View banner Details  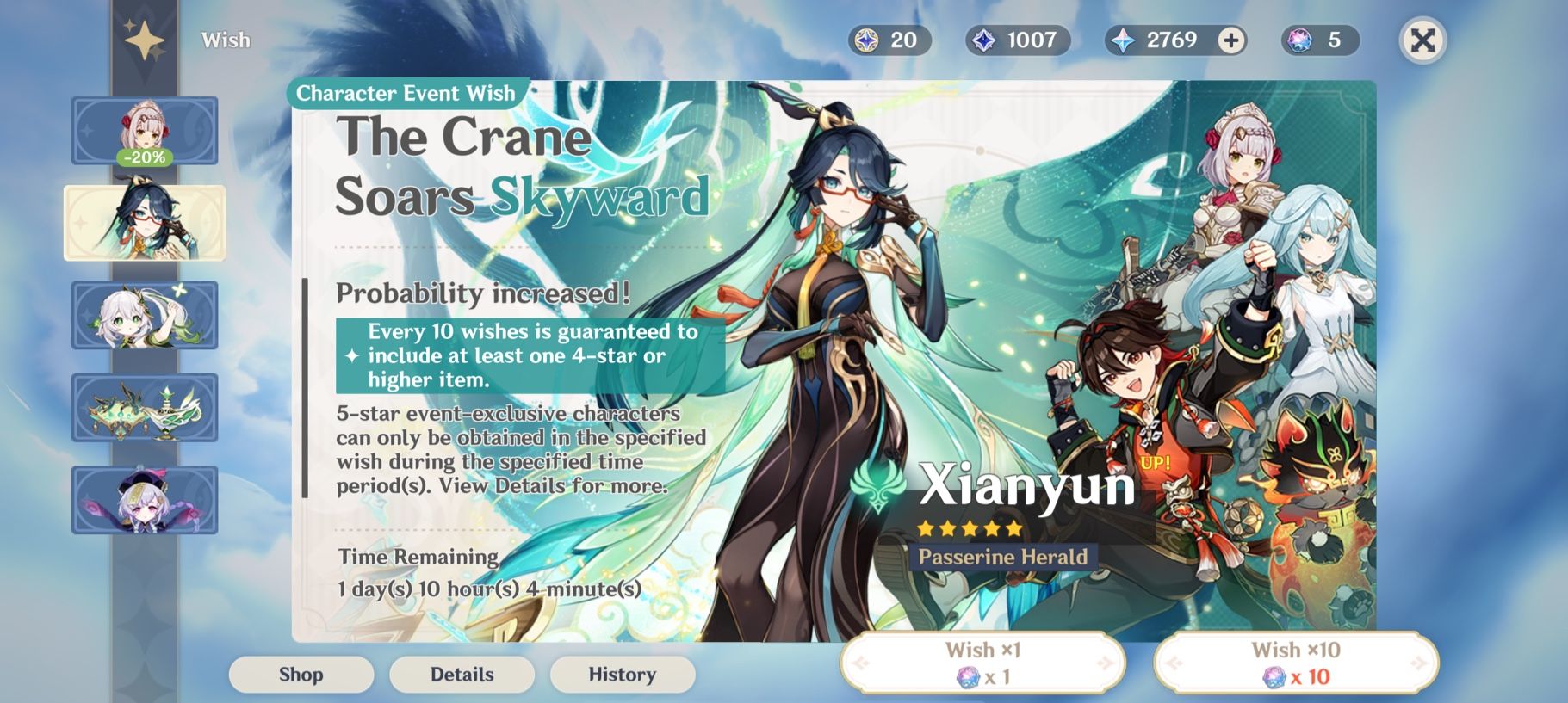(462, 675)
